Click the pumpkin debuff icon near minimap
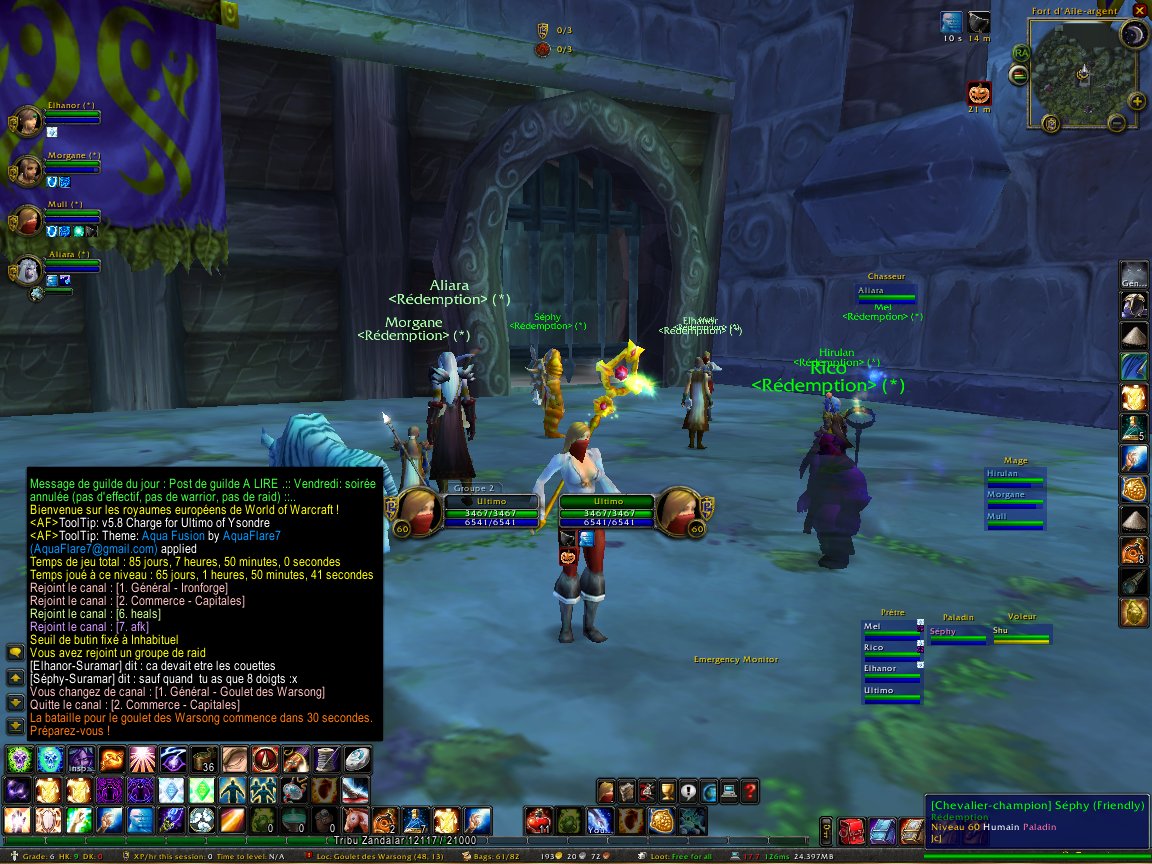 pyautogui.click(x=979, y=93)
